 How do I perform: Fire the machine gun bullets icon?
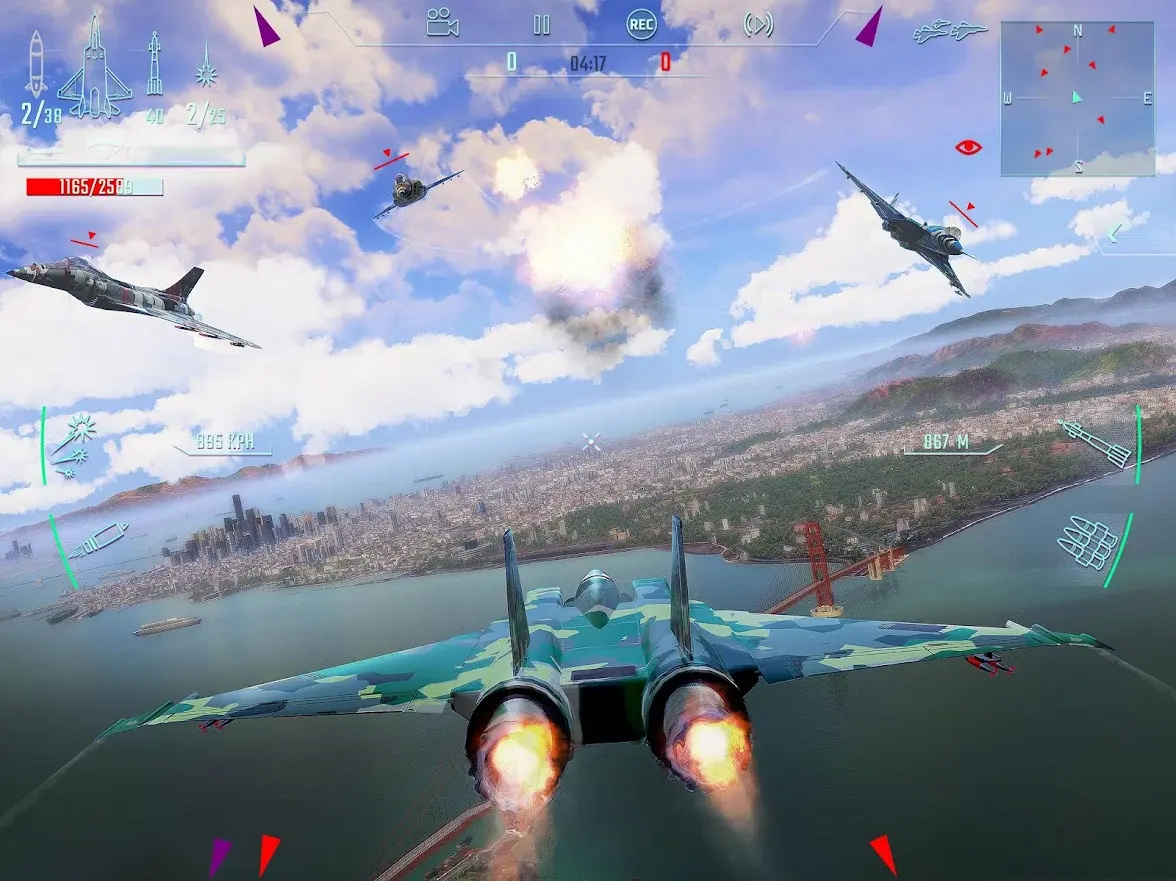(1088, 543)
